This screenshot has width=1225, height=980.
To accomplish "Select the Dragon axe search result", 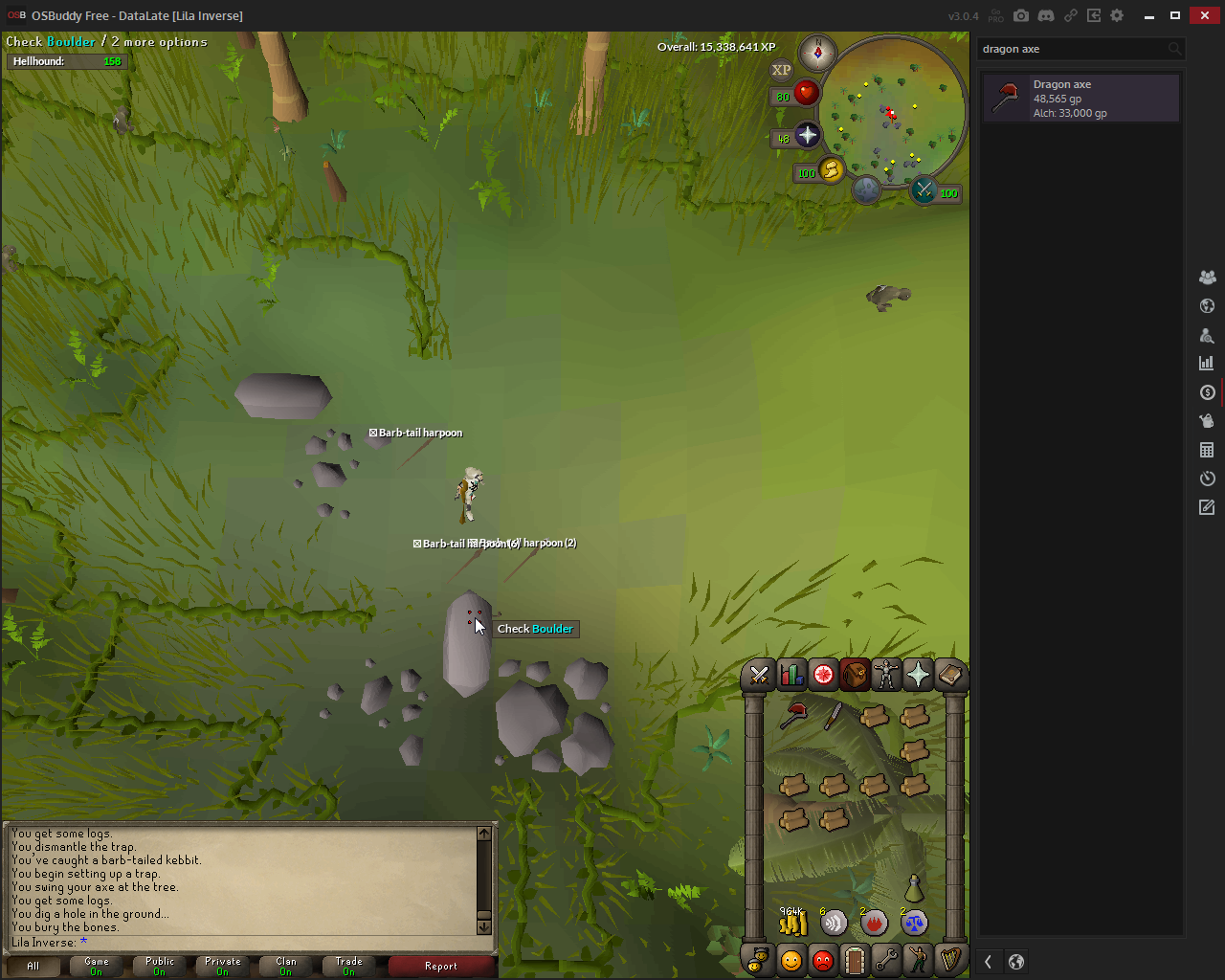I will pos(1080,99).
